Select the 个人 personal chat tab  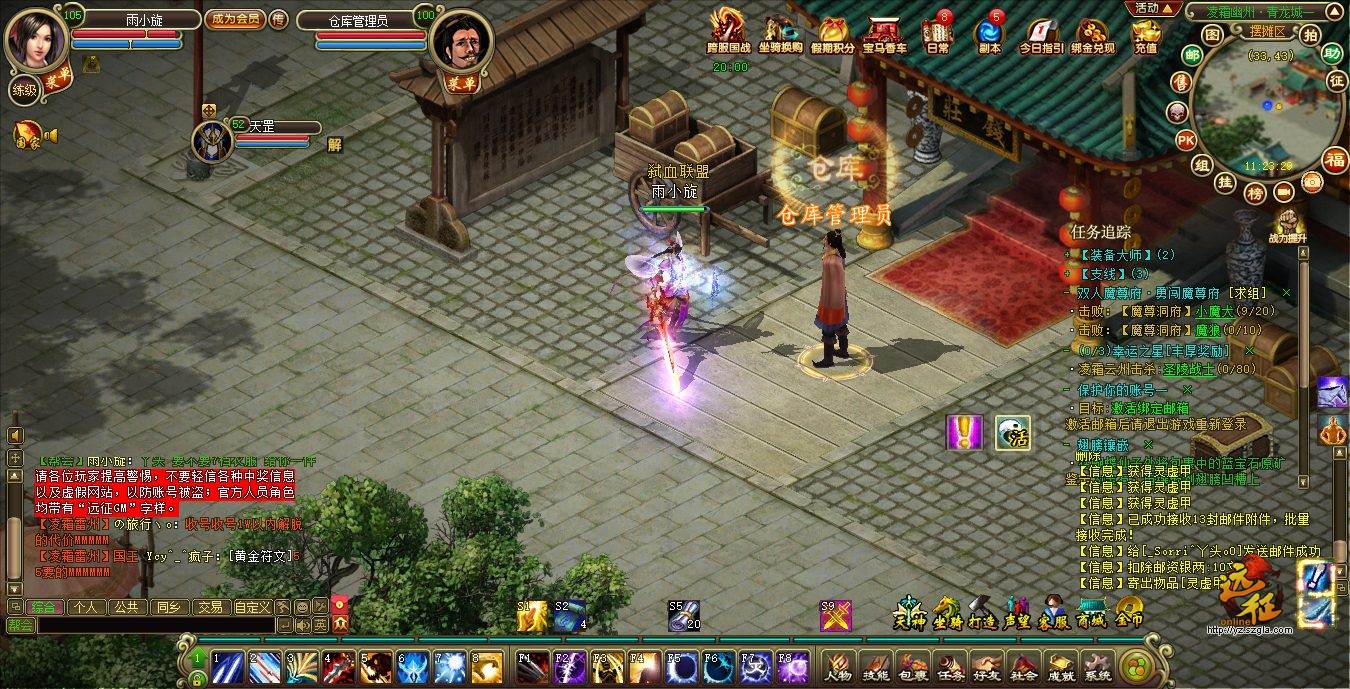(x=85, y=606)
